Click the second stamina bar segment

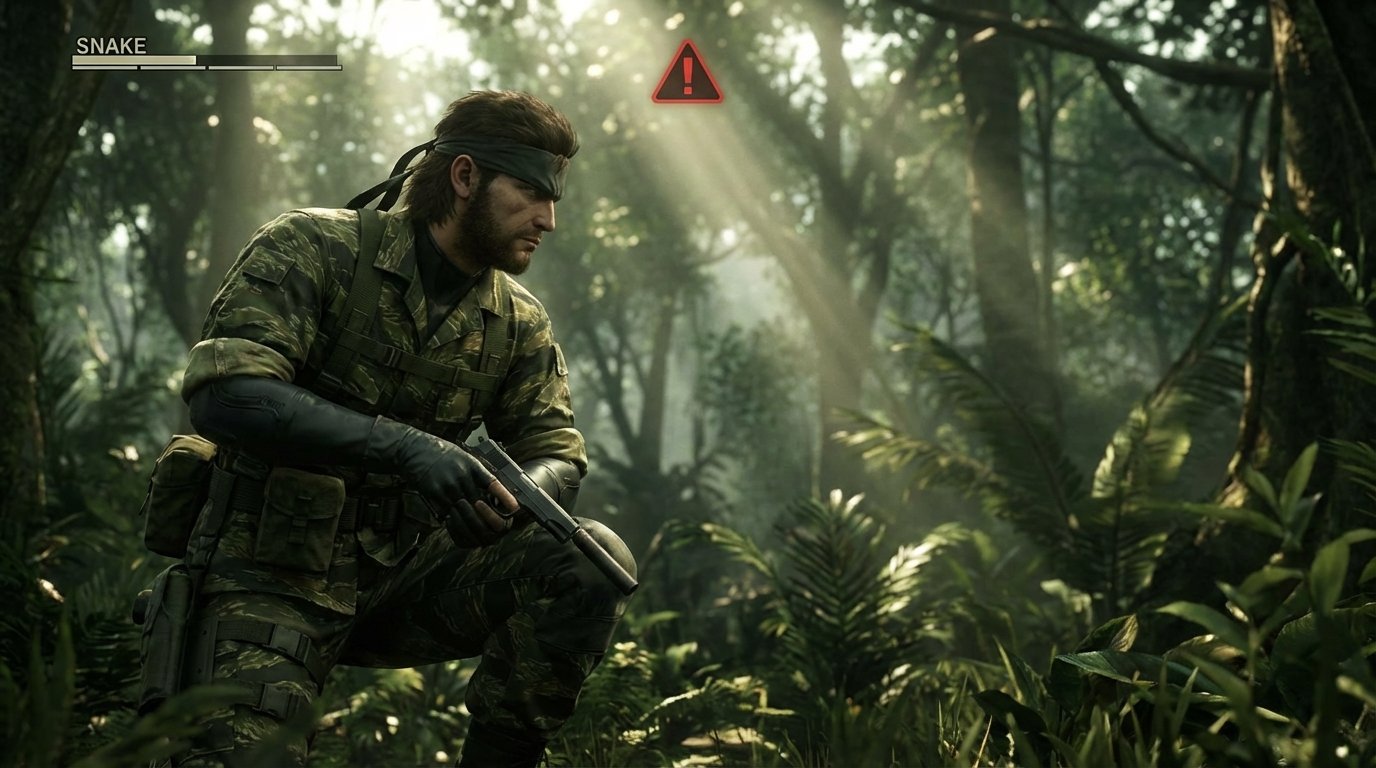point(172,70)
